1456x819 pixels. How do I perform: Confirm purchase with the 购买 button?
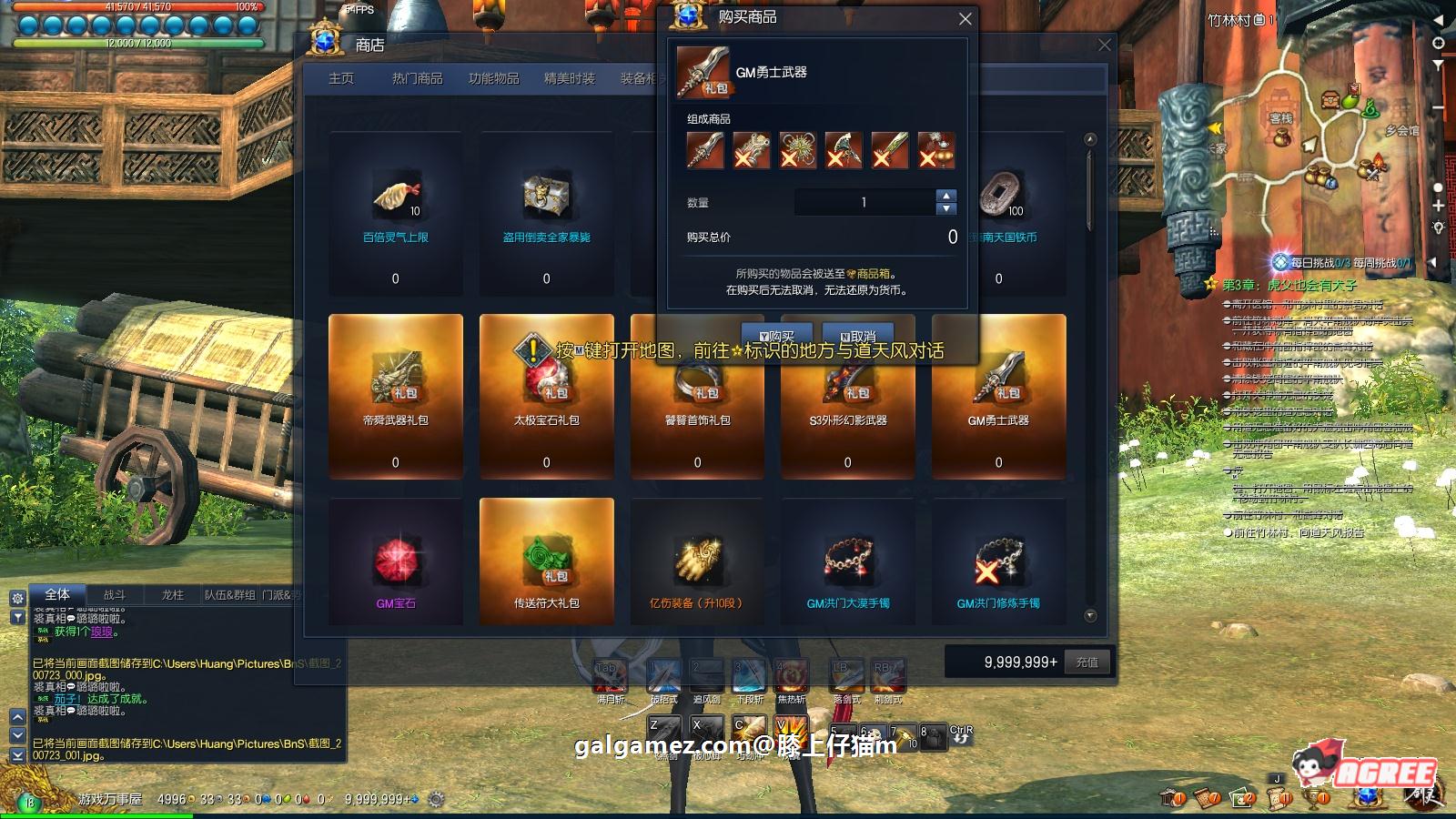coord(776,335)
